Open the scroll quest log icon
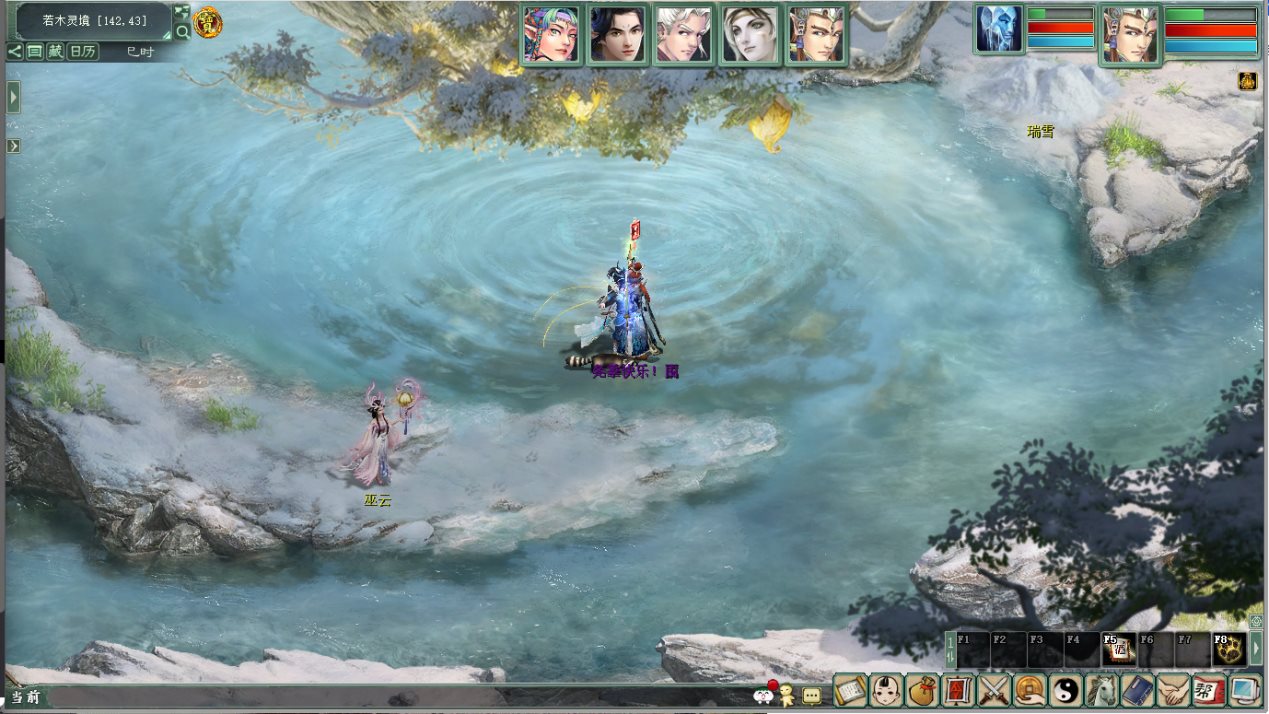The width and height of the screenshot is (1269, 714). (849, 690)
